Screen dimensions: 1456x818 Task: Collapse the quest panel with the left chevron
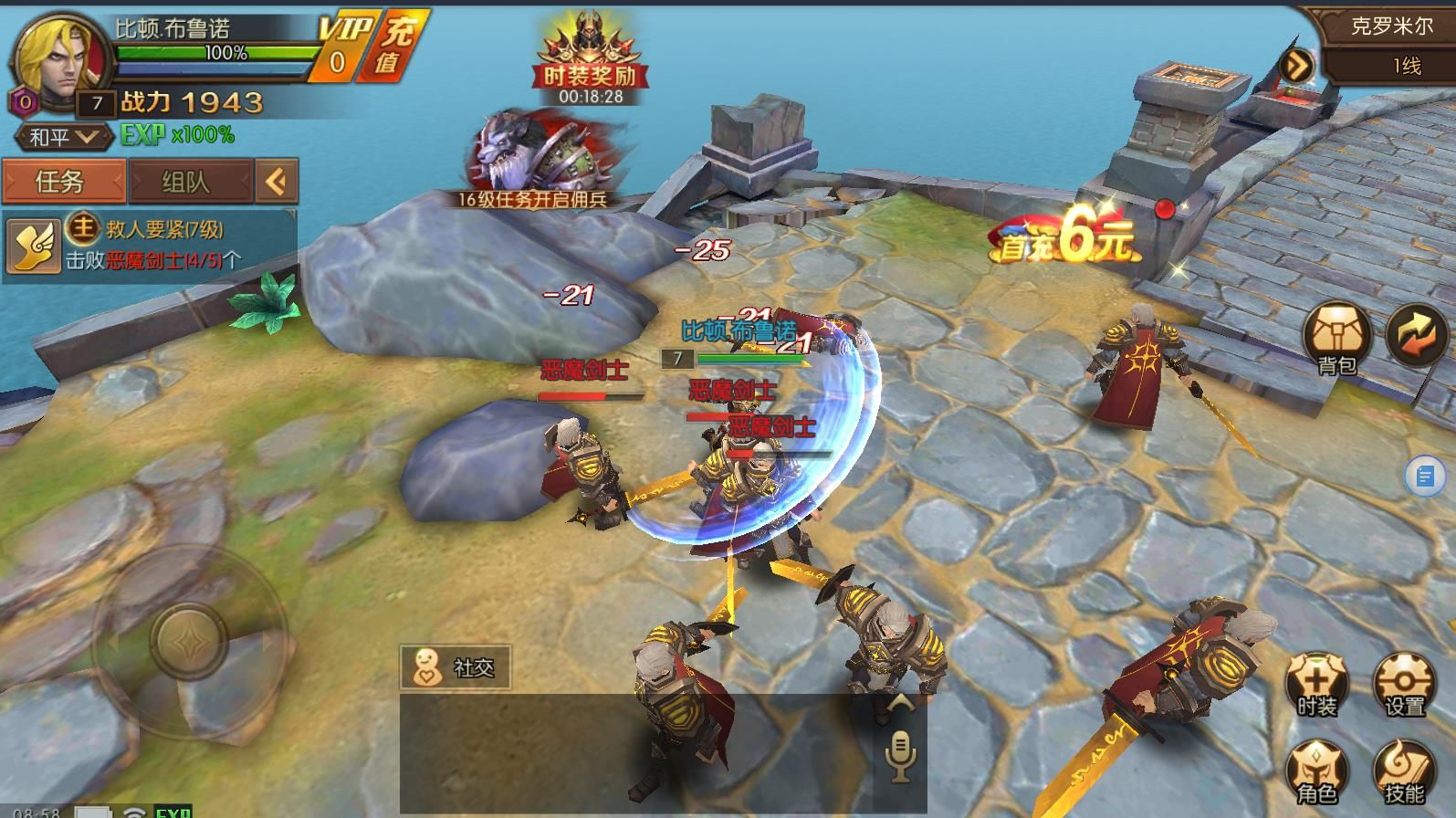pos(277,181)
